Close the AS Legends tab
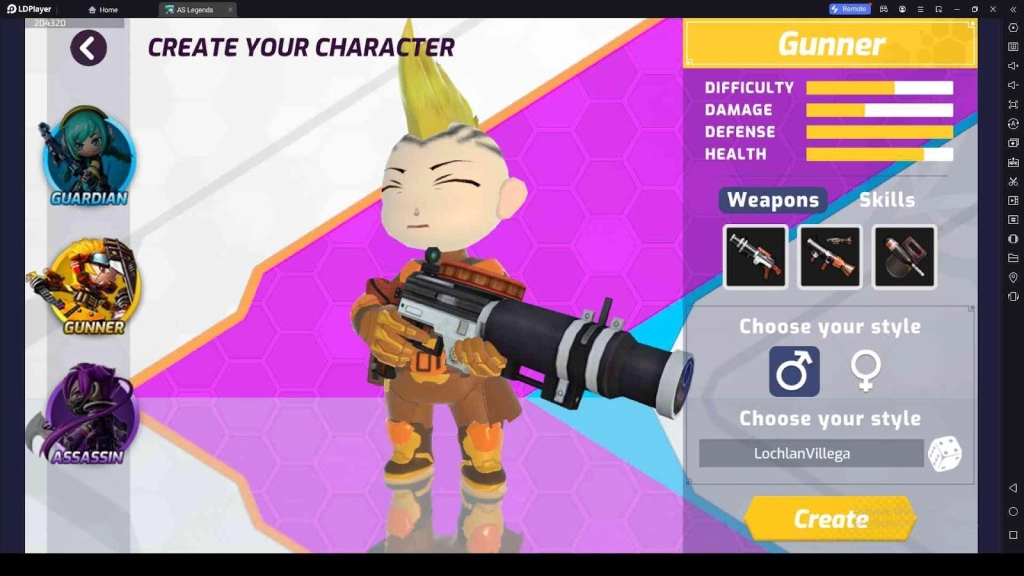The image size is (1024, 576). point(230,10)
